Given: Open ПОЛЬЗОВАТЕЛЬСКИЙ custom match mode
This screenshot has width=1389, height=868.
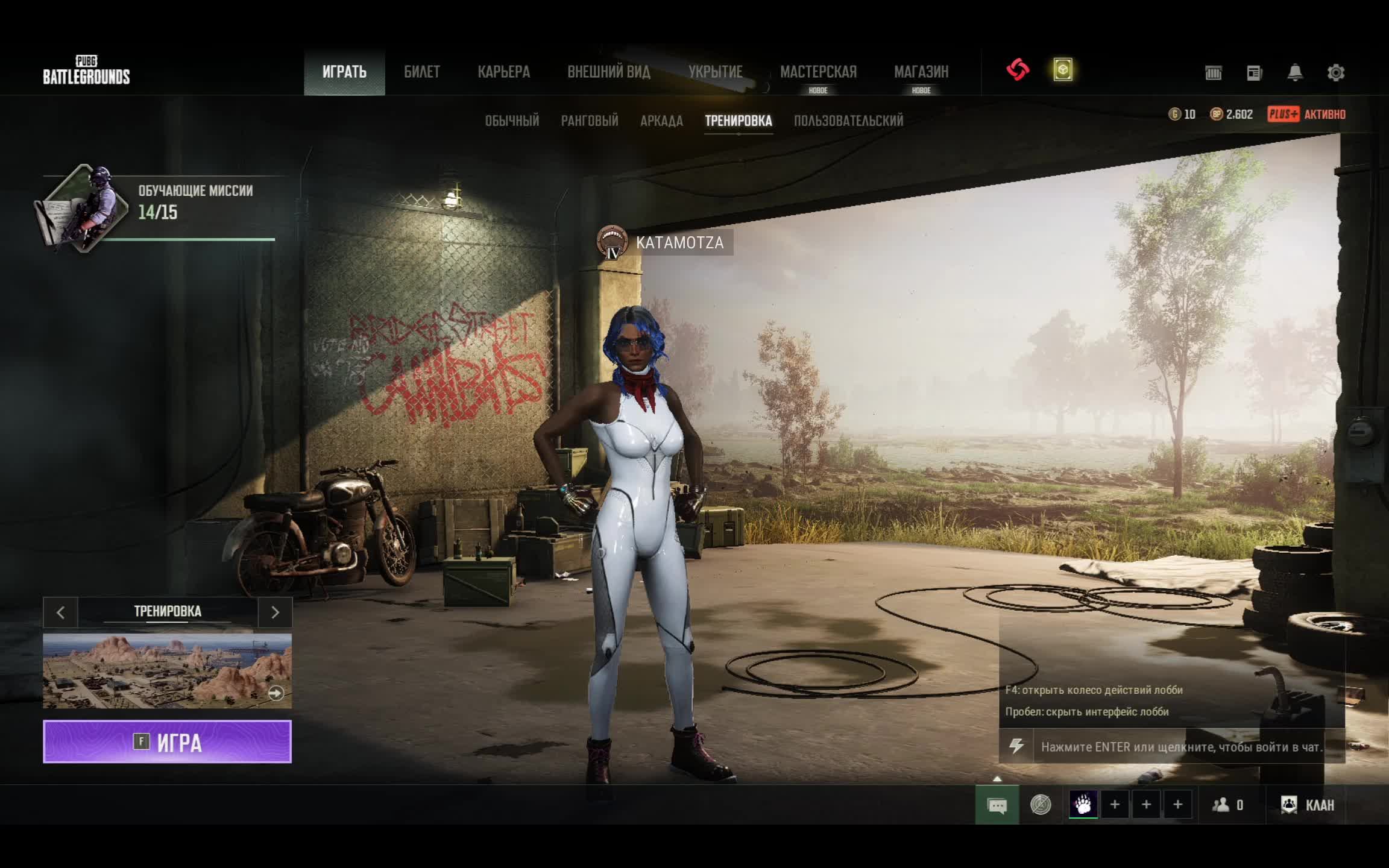Looking at the screenshot, I should coord(848,121).
